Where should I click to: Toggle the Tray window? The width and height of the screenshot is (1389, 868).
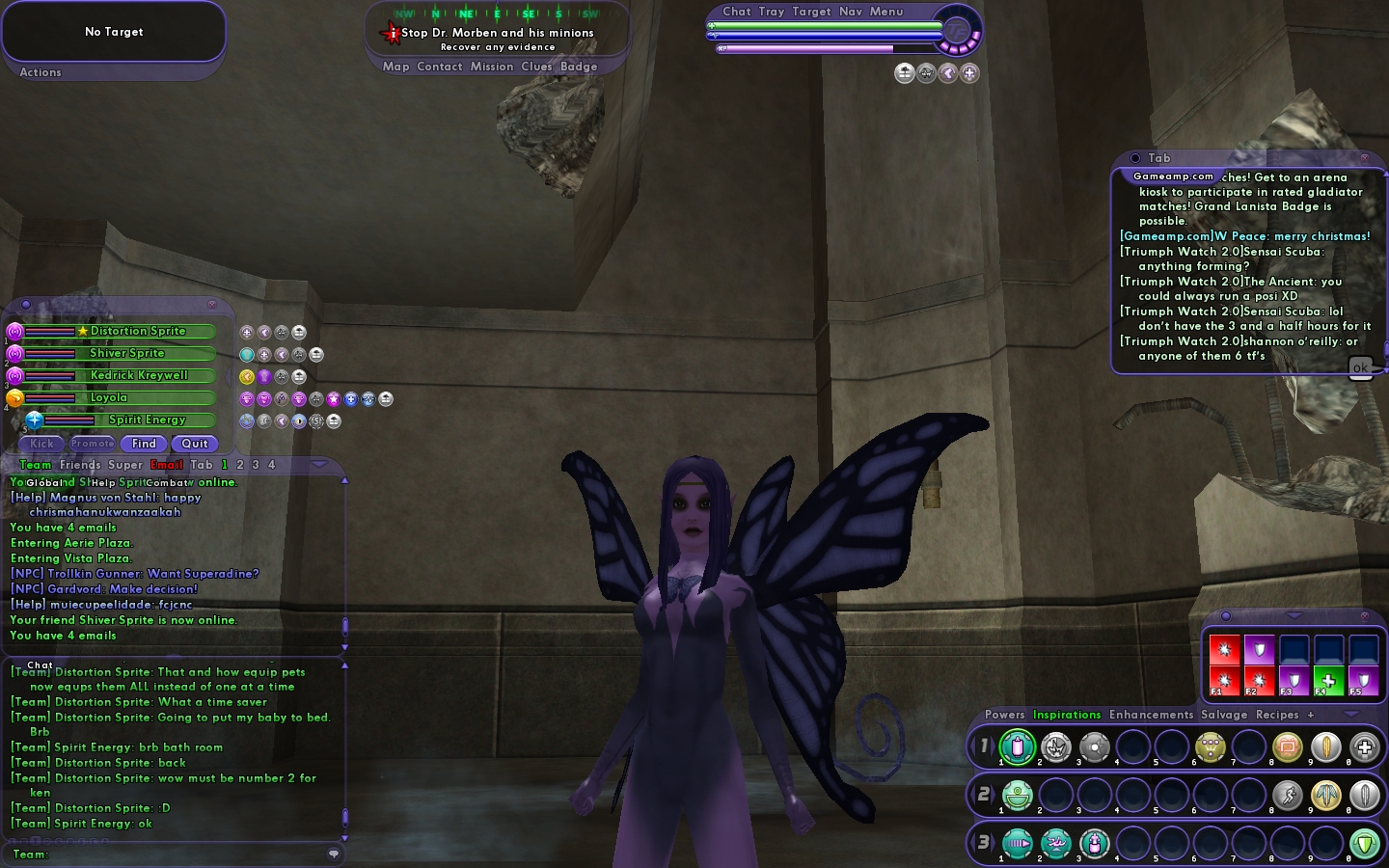point(772,12)
